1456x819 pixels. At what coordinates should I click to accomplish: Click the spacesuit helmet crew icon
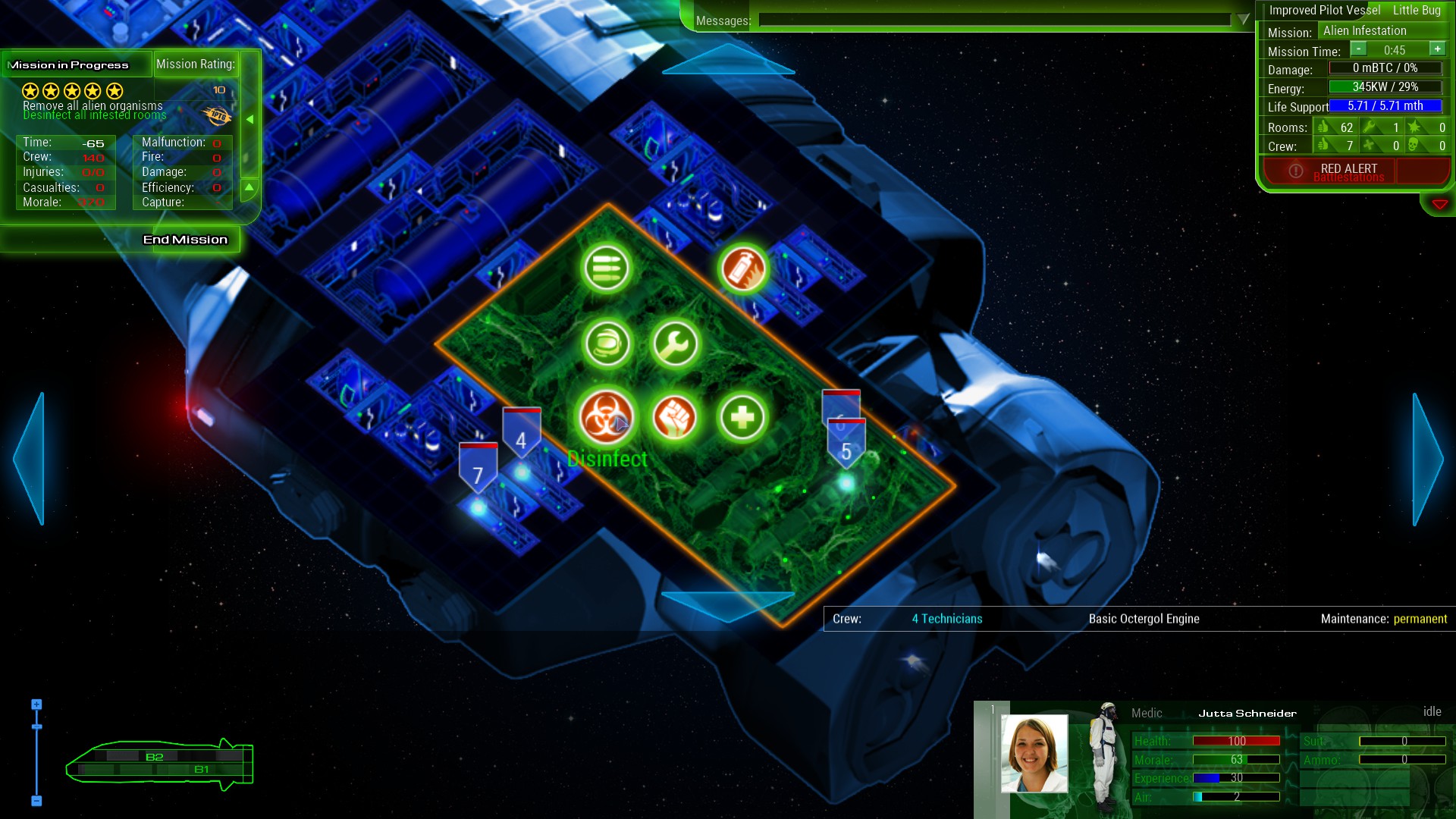pos(607,344)
